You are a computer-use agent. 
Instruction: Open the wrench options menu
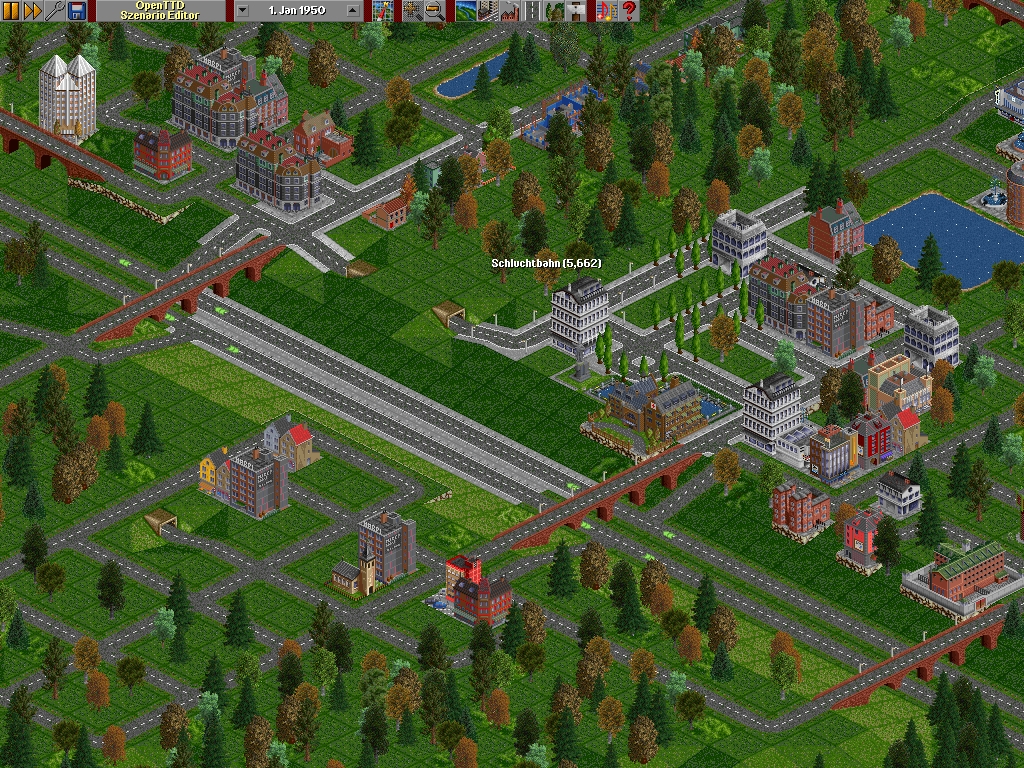pyautogui.click(x=56, y=11)
